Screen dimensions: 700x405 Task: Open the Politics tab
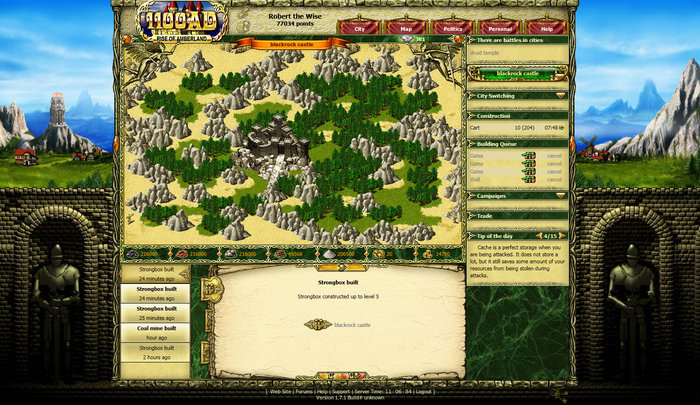[452, 28]
